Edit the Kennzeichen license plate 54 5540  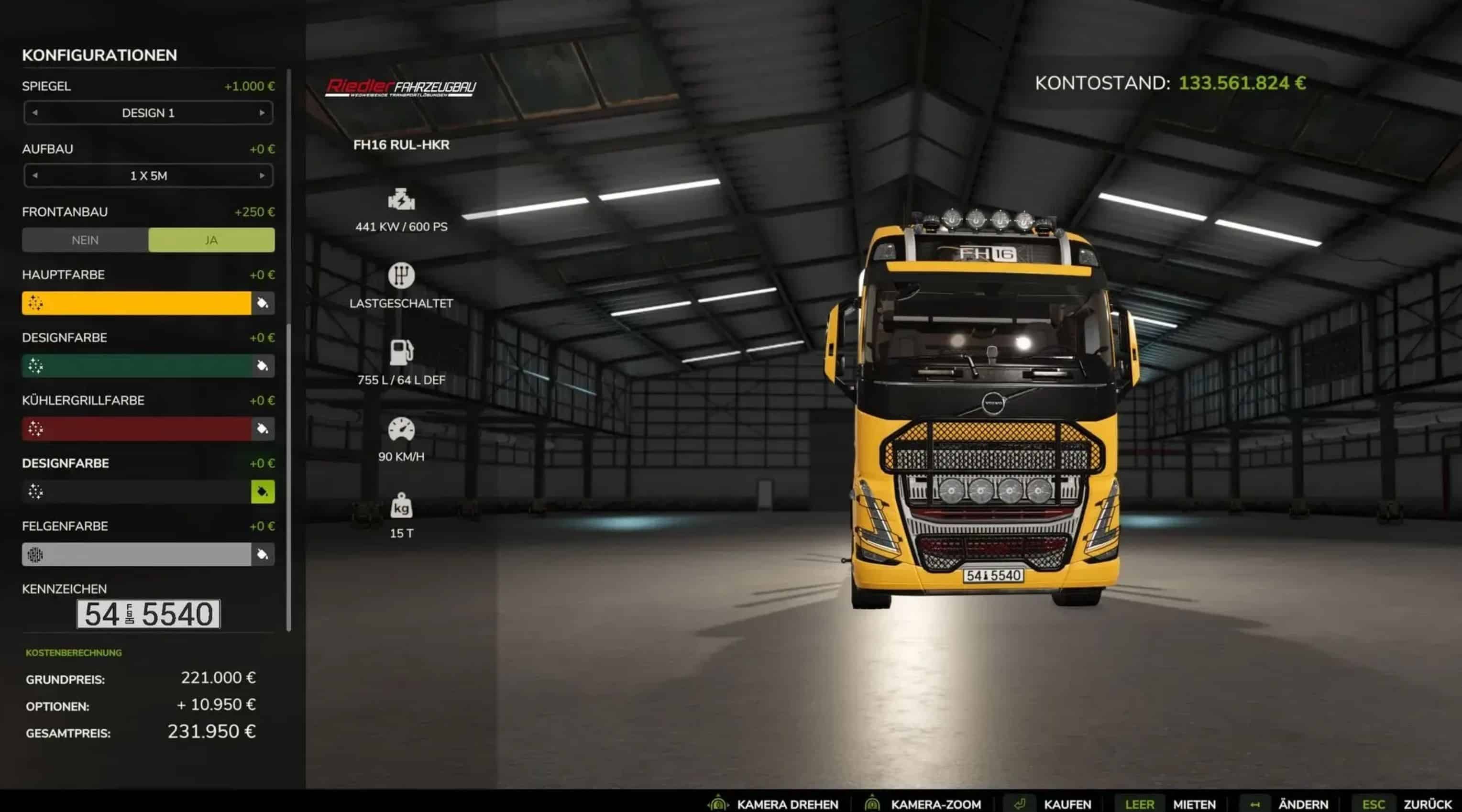[x=148, y=614]
